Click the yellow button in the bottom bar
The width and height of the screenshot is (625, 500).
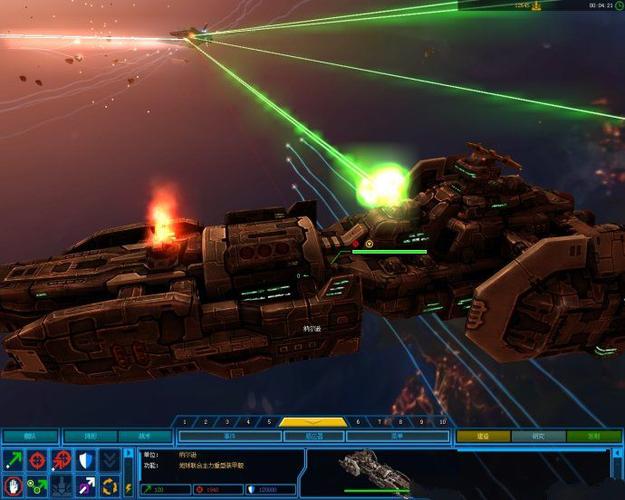tap(483, 436)
